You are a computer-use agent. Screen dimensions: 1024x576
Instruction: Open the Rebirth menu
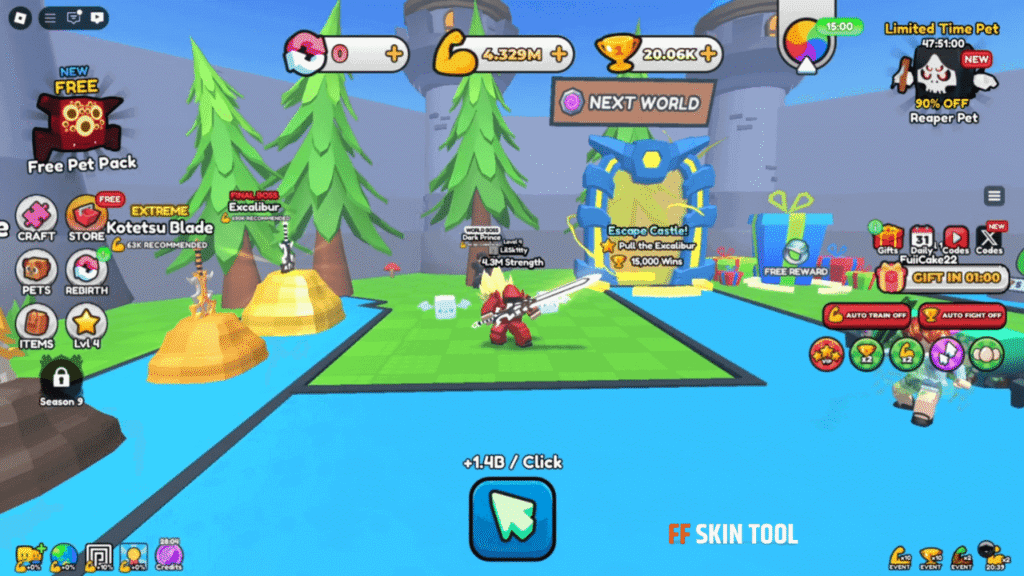[x=86, y=270]
